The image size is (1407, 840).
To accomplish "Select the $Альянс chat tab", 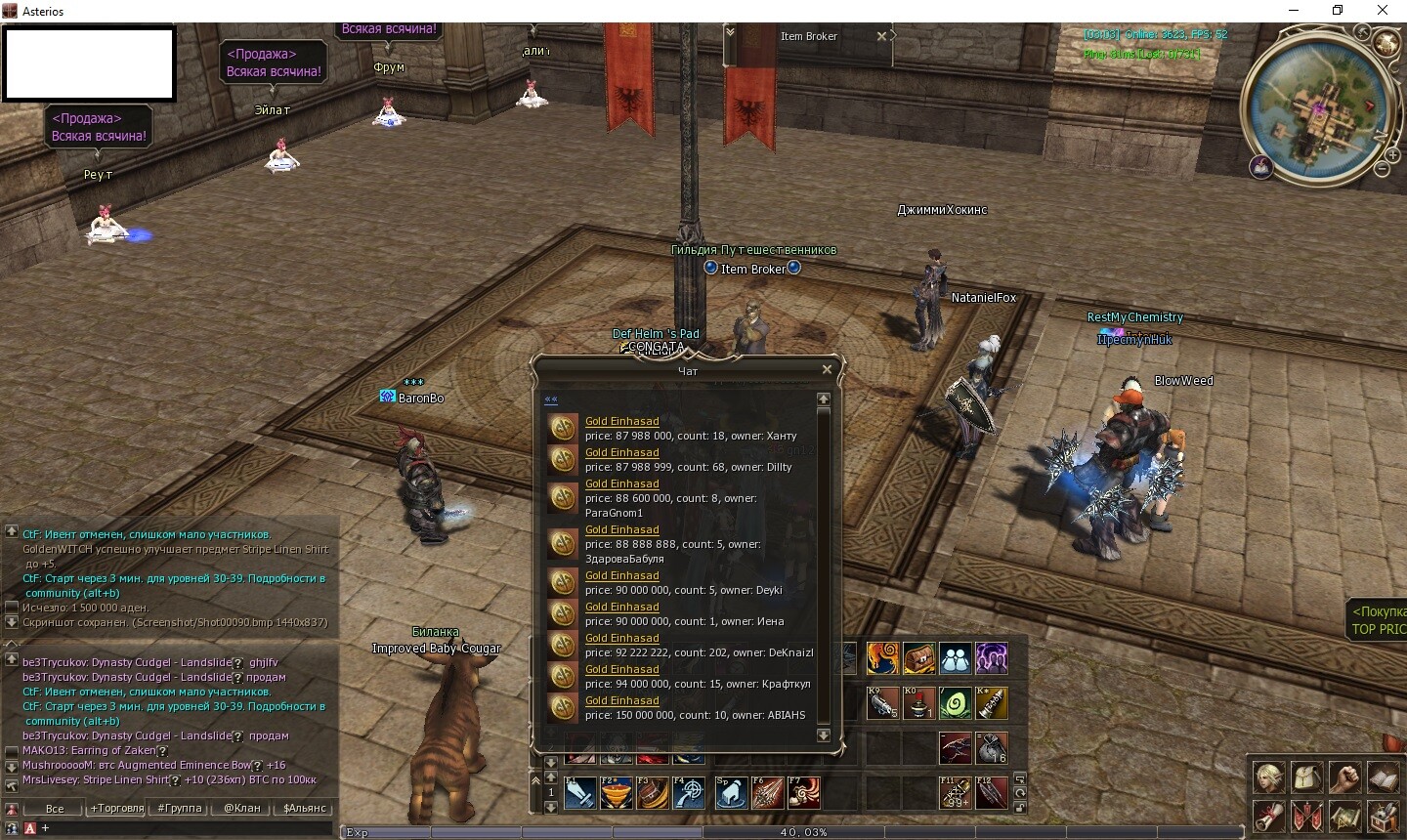I will [305, 808].
